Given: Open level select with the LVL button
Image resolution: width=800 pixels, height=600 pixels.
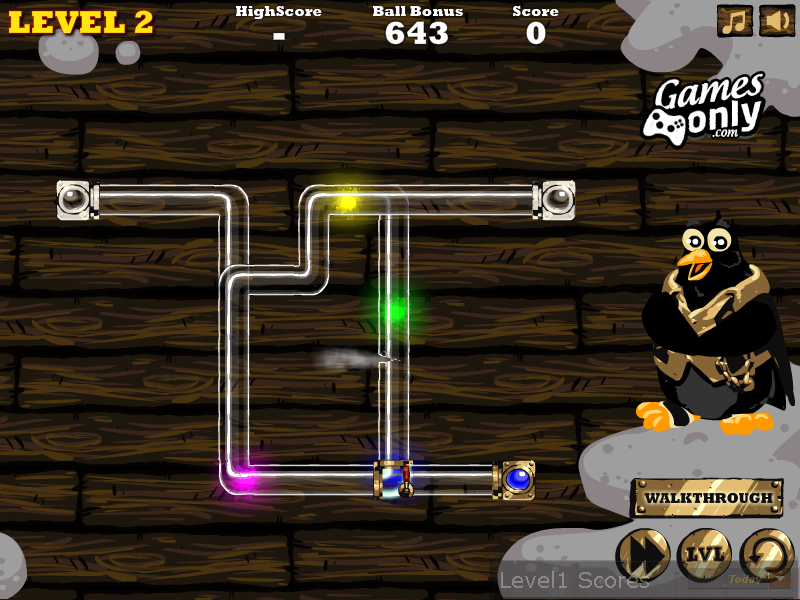Looking at the screenshot, I should coord(704,554).
